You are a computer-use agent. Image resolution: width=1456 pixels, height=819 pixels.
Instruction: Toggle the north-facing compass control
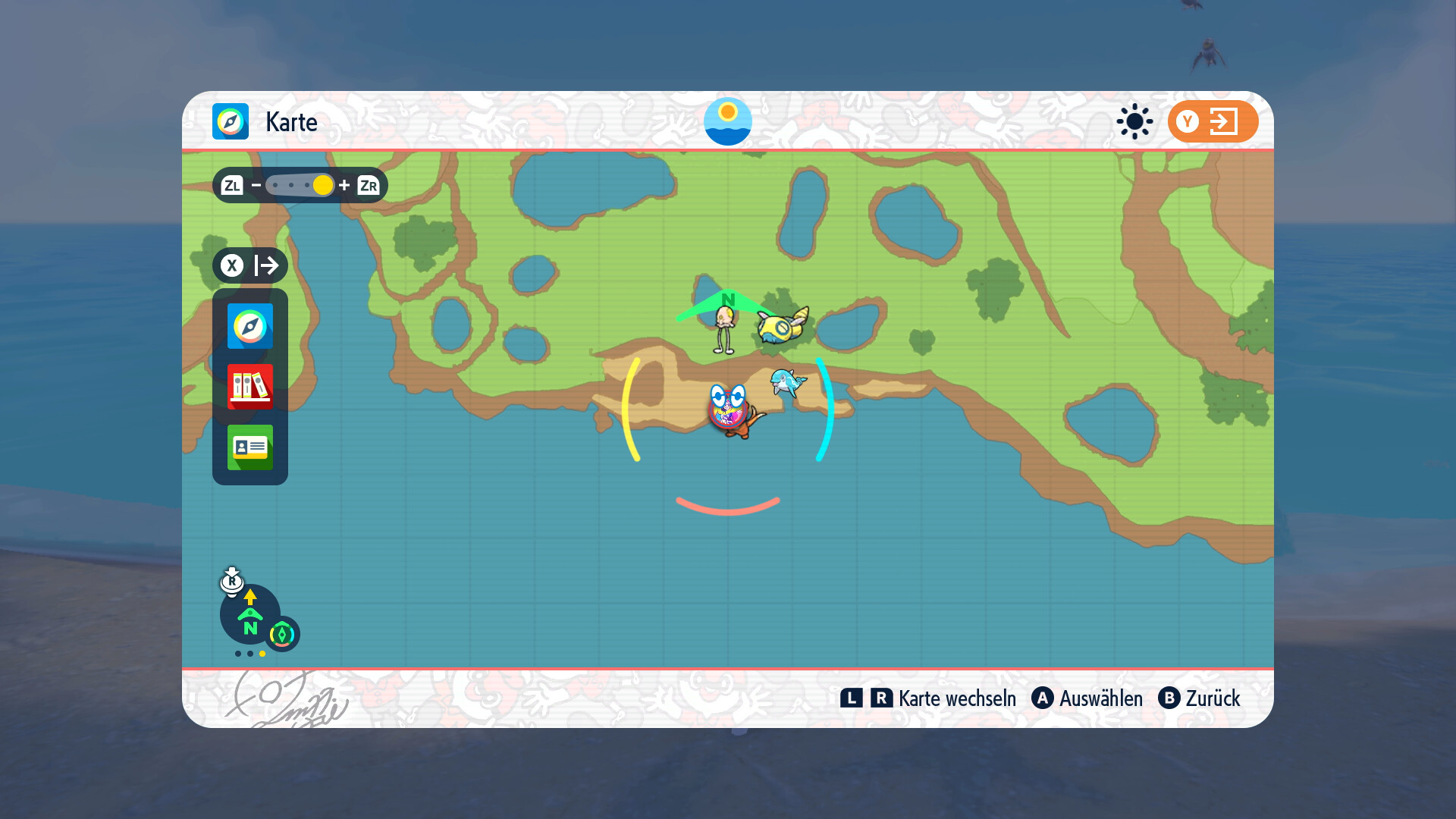[250, 615]
